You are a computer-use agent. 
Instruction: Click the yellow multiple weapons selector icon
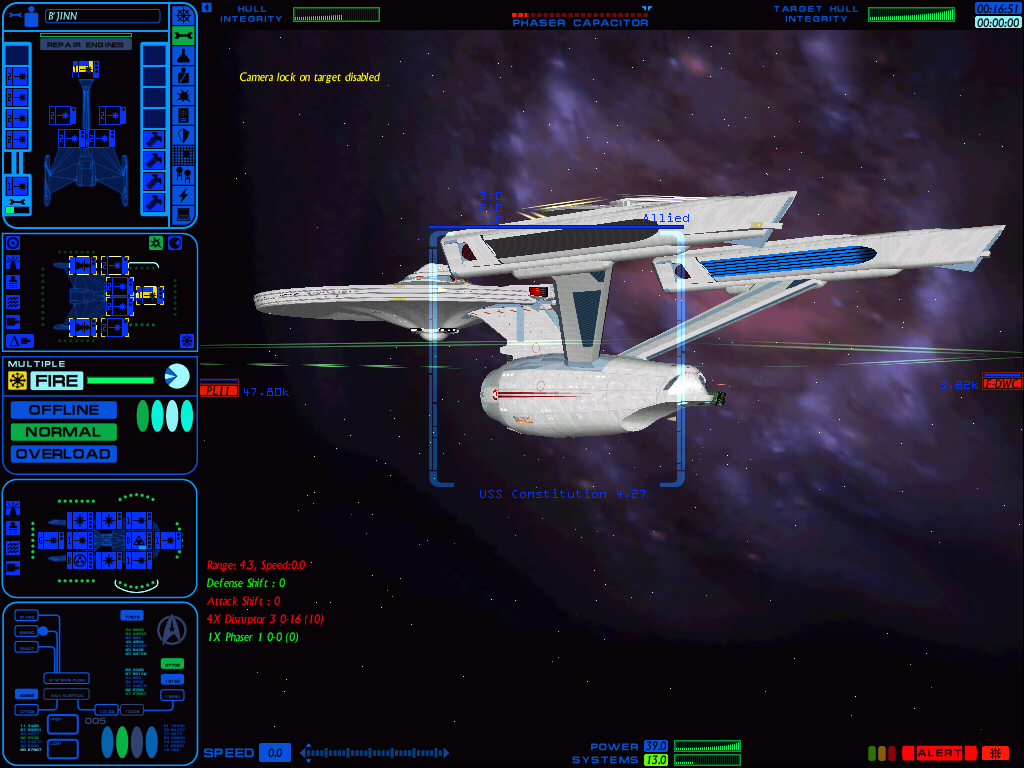tap(17, 381)
